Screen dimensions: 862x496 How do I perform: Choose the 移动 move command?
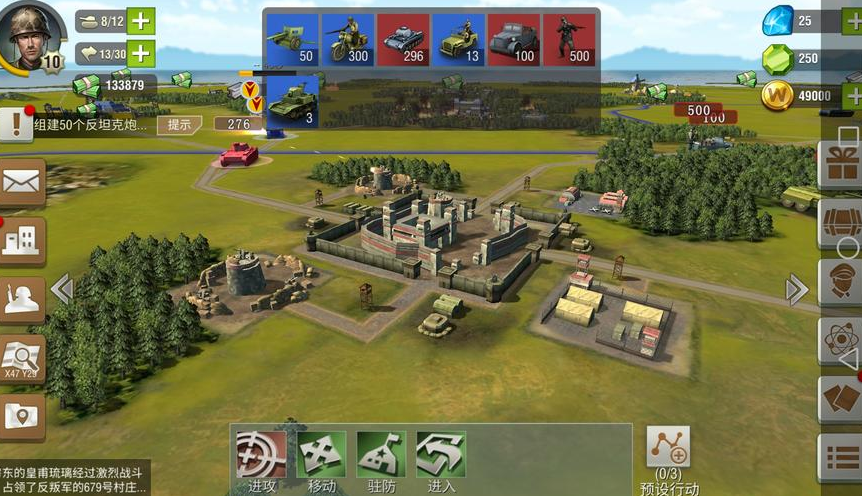[x=321, y=460]
